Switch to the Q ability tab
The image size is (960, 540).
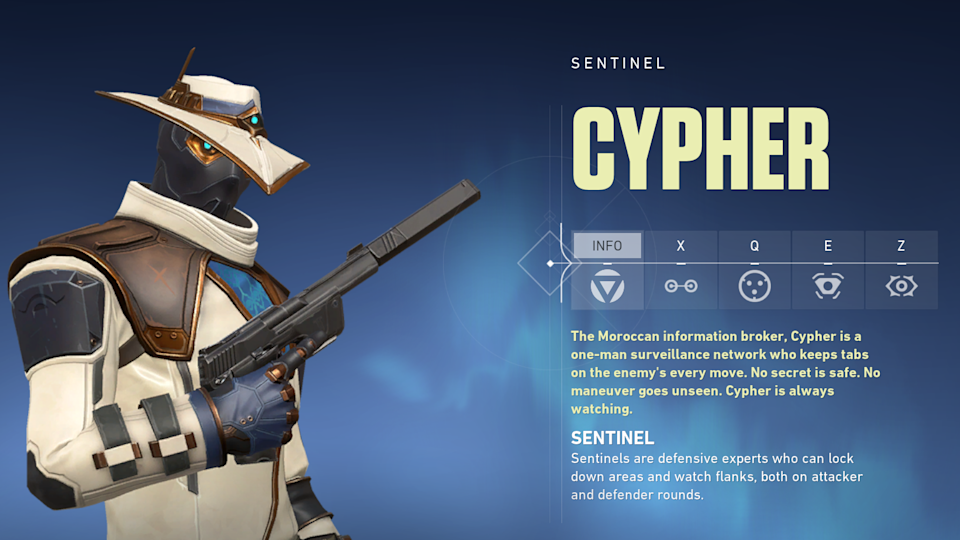click(754, 245)
